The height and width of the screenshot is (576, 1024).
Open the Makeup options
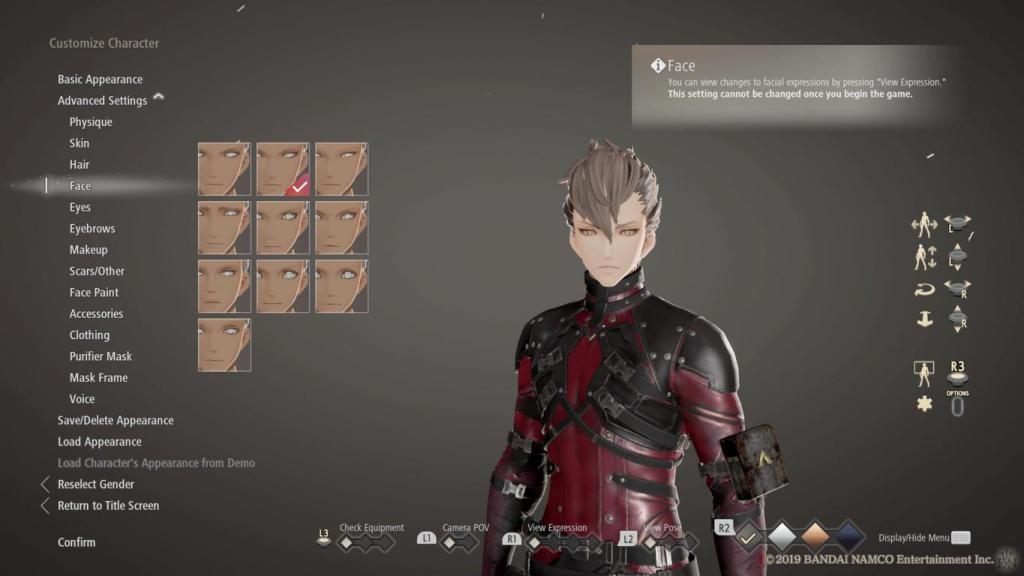tap(88, 250)
